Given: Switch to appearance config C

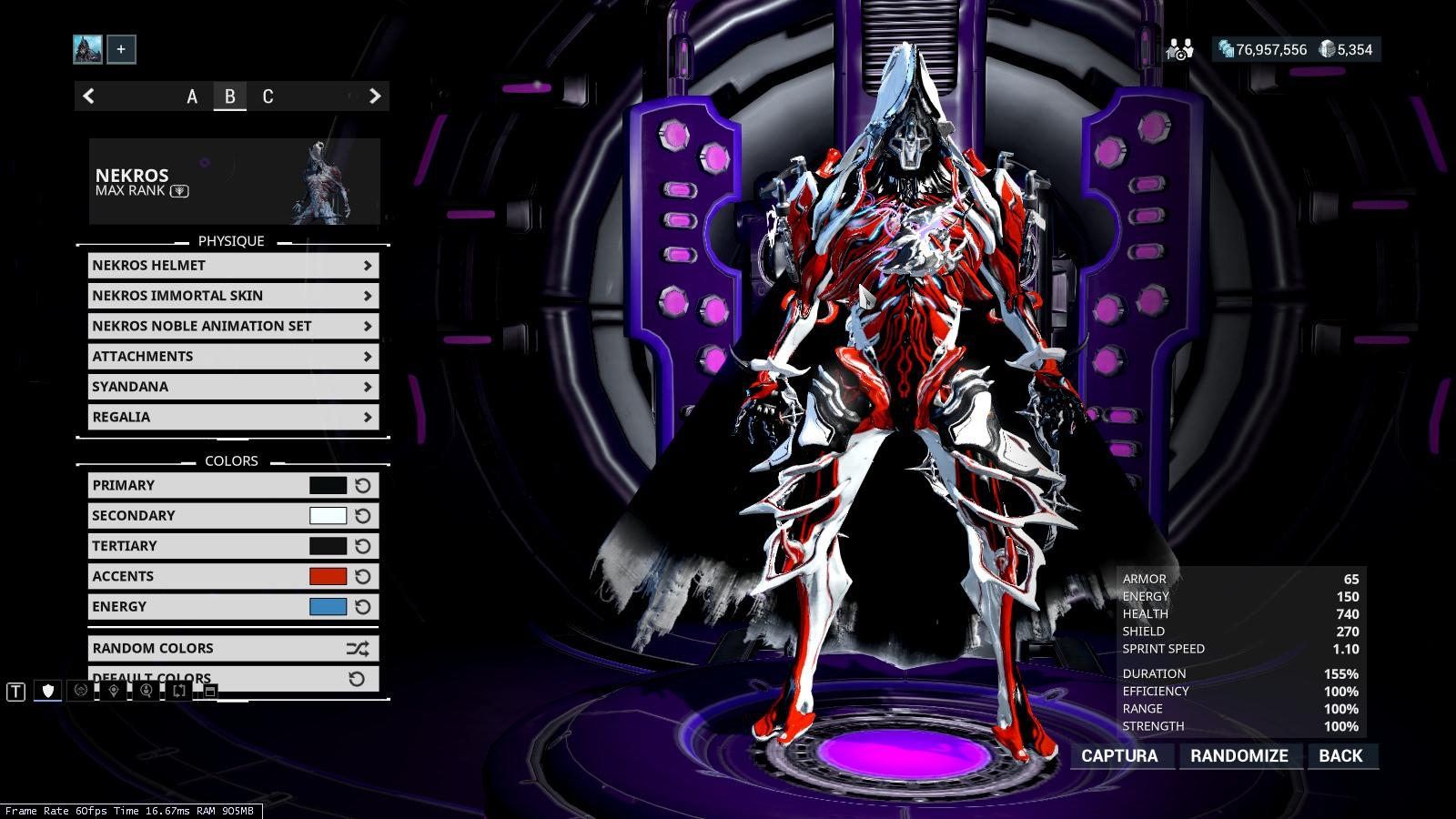Looking at the screenshot, I should coord(268,96).
